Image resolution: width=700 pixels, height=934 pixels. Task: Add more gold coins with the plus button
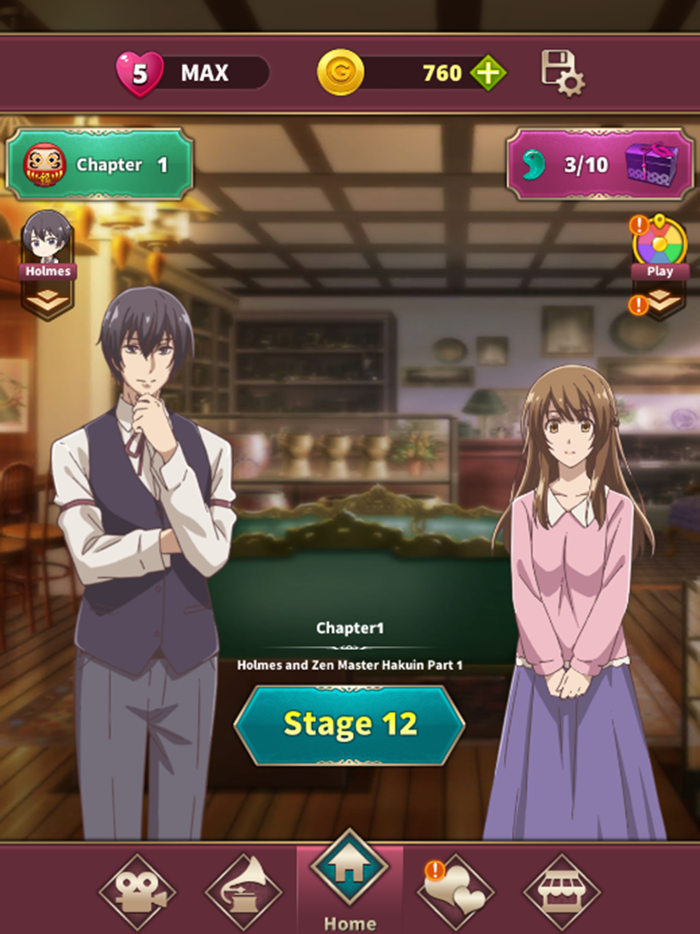[489, 73]
